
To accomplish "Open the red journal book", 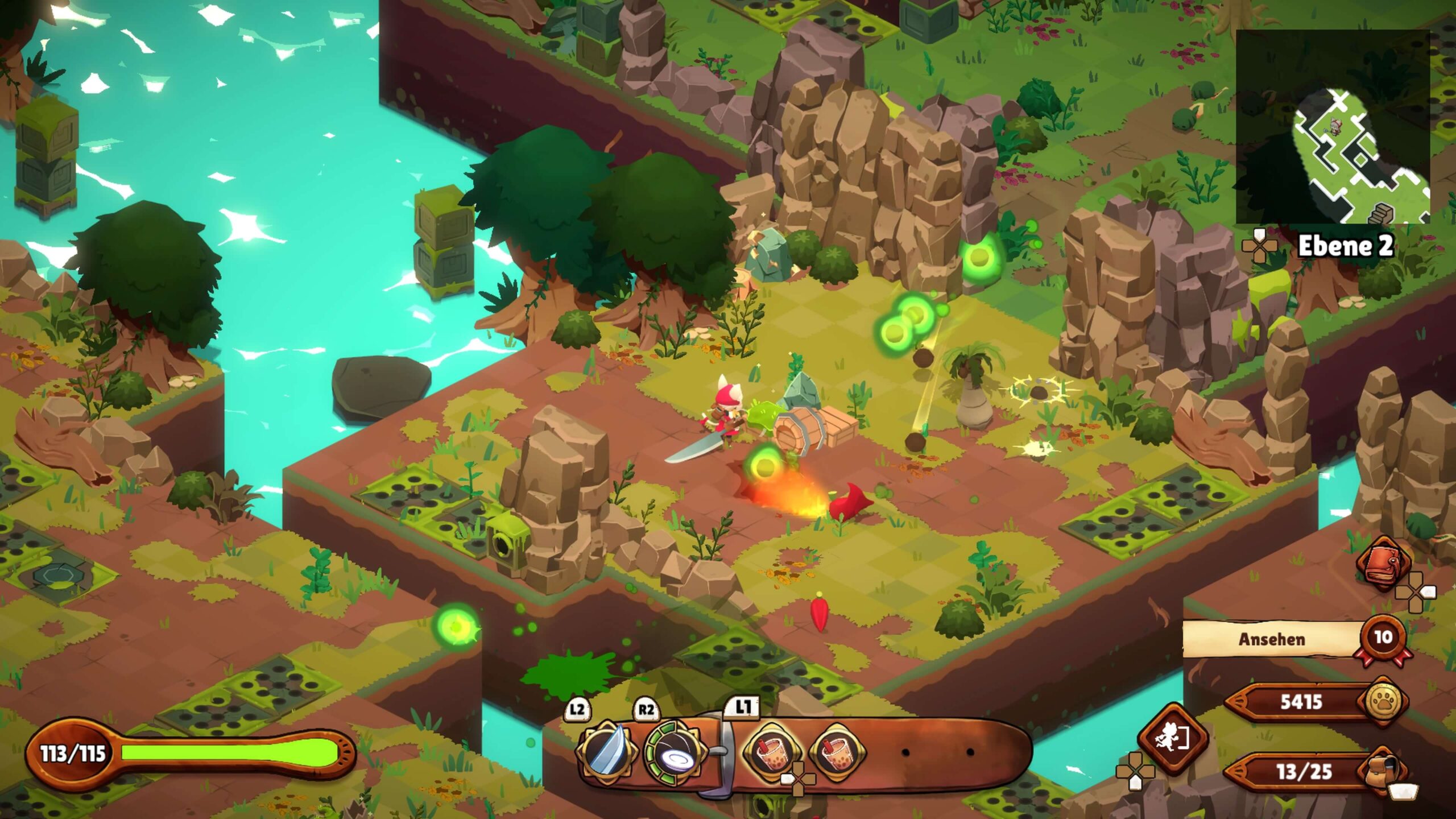I will [1383, 562].
